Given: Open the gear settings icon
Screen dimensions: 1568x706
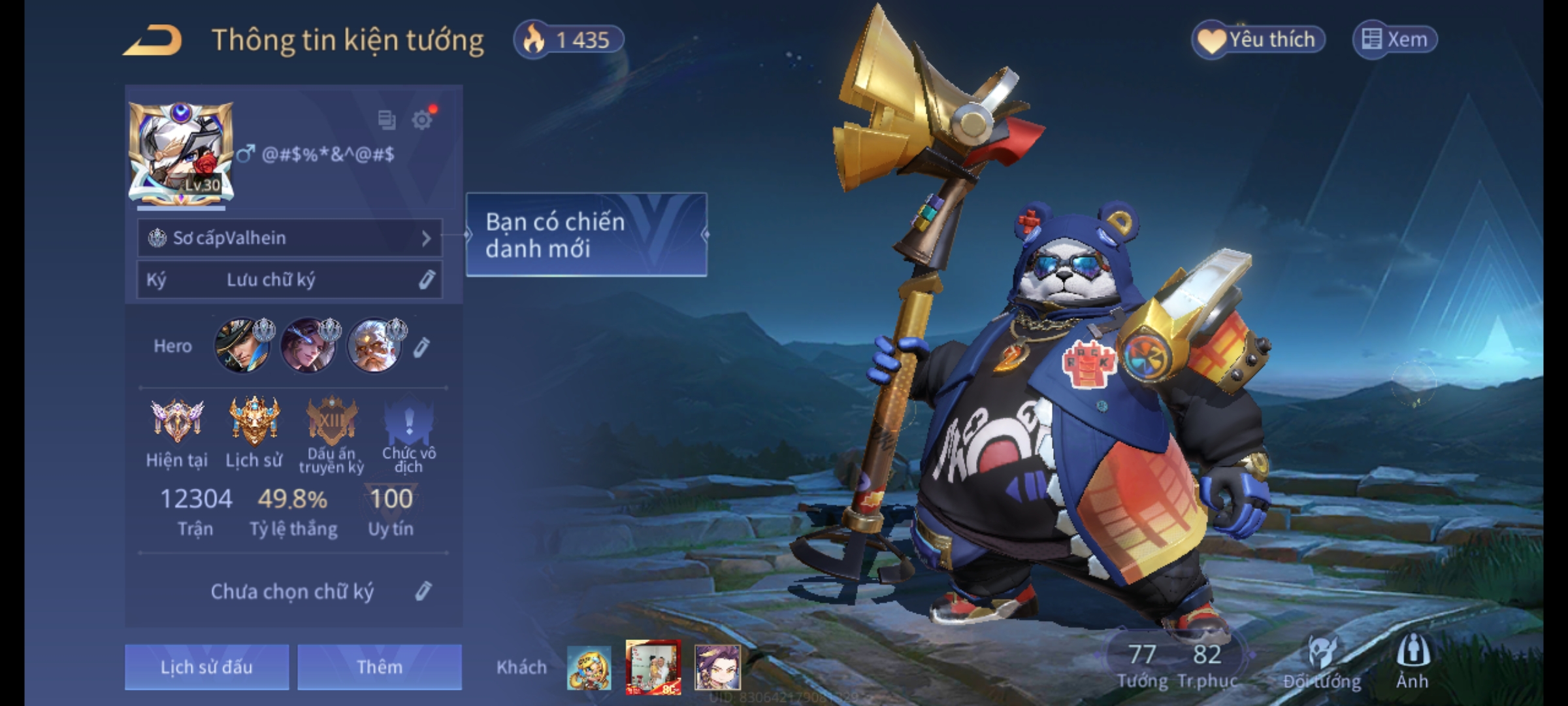Looking at the screenshot, I should click(422, 120).
